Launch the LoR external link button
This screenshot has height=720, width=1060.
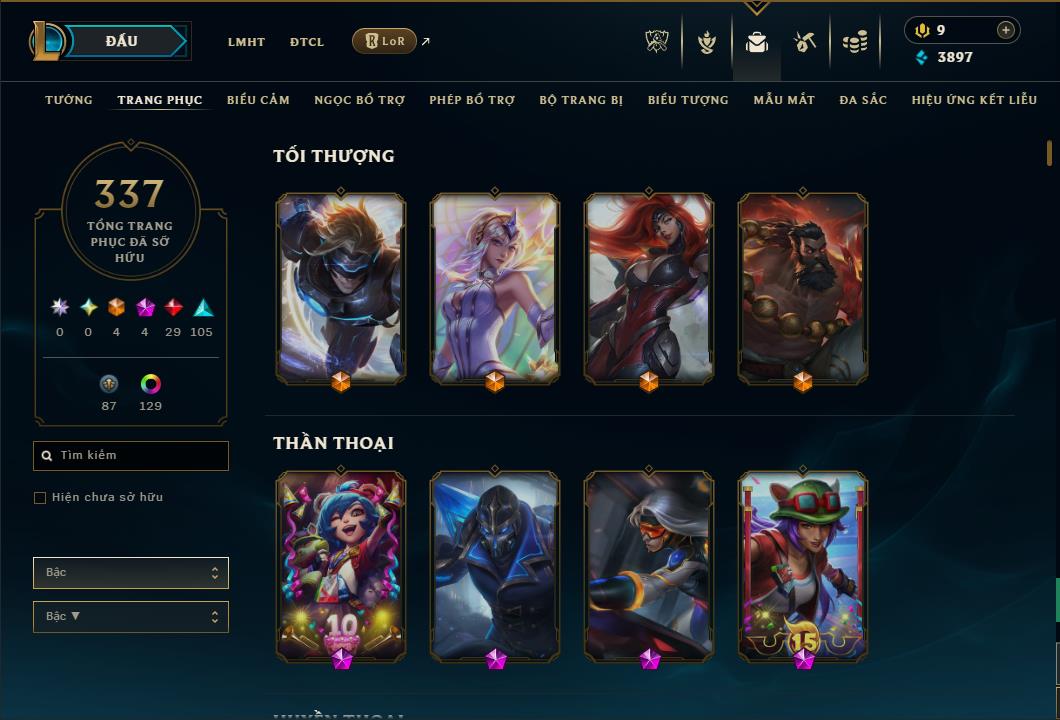coord(385,41)
